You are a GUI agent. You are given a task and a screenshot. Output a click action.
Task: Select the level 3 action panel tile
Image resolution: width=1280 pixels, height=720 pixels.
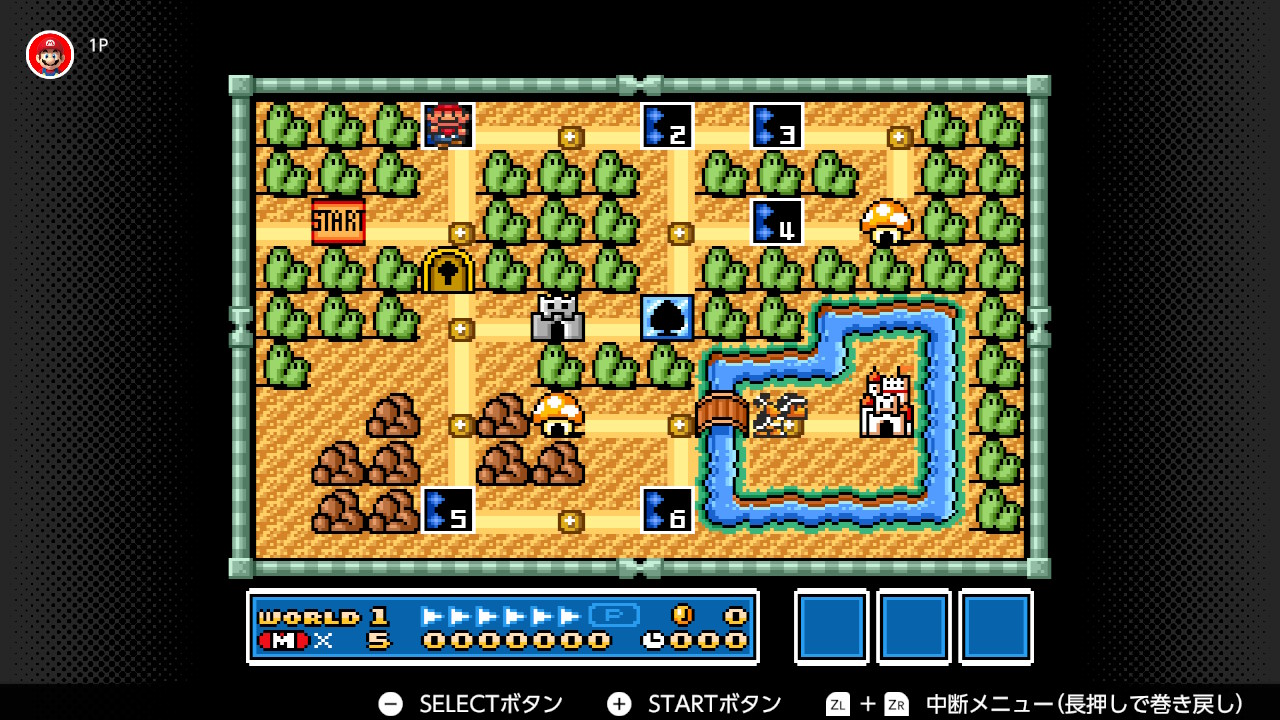776,128
